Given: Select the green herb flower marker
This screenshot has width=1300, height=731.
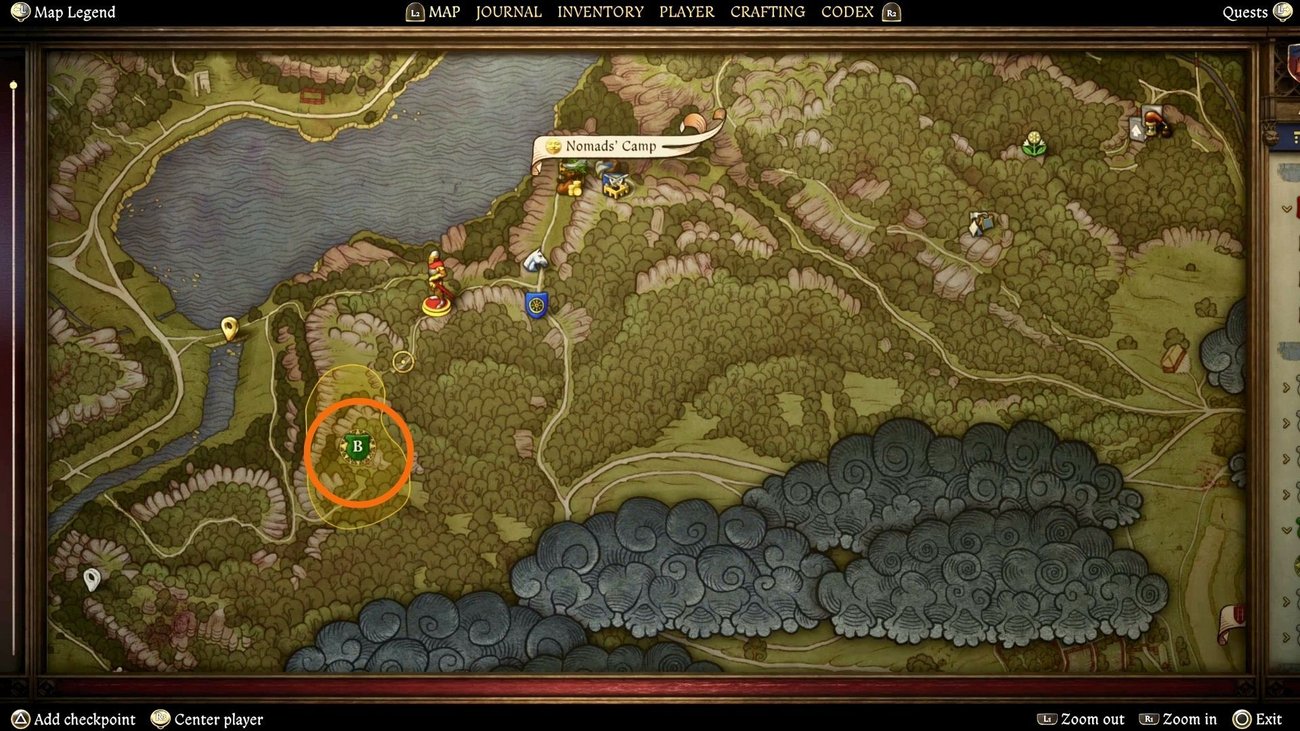Looking at the screenshot, I should (x=1034, y=143).
